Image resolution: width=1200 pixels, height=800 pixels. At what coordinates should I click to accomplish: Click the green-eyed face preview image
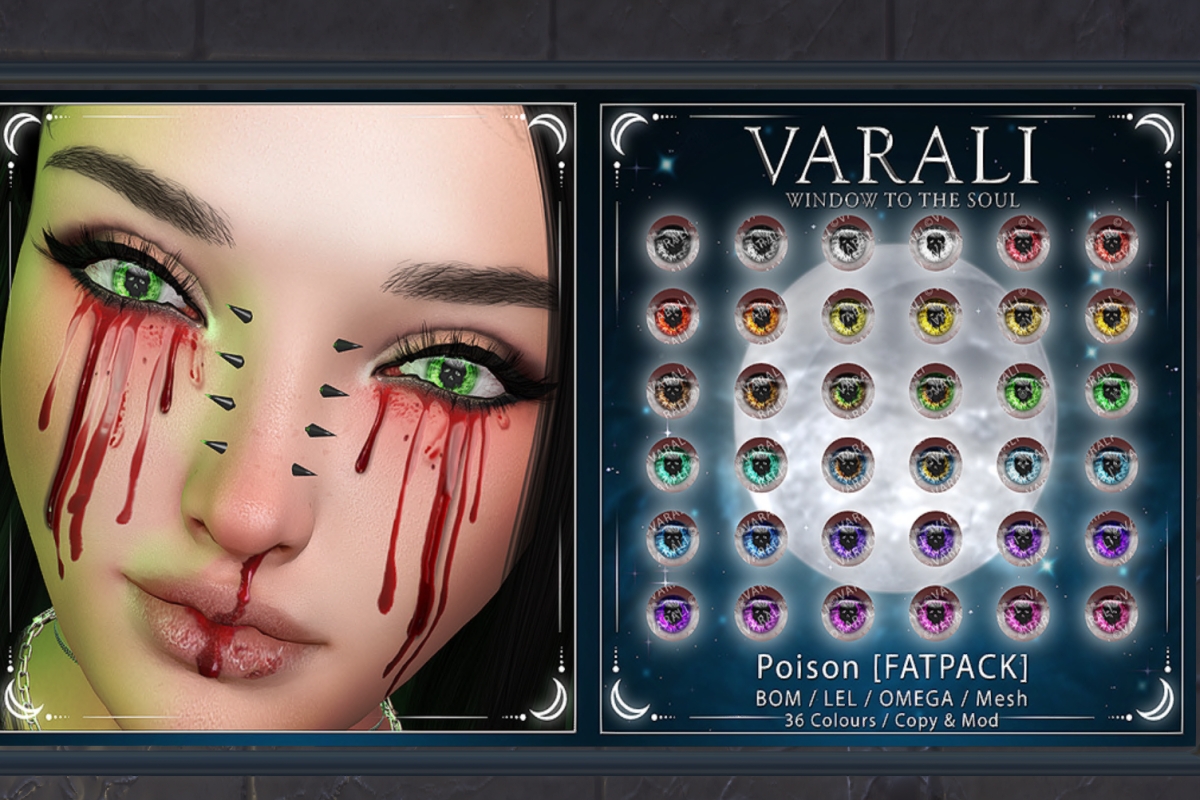coord(288,416)
